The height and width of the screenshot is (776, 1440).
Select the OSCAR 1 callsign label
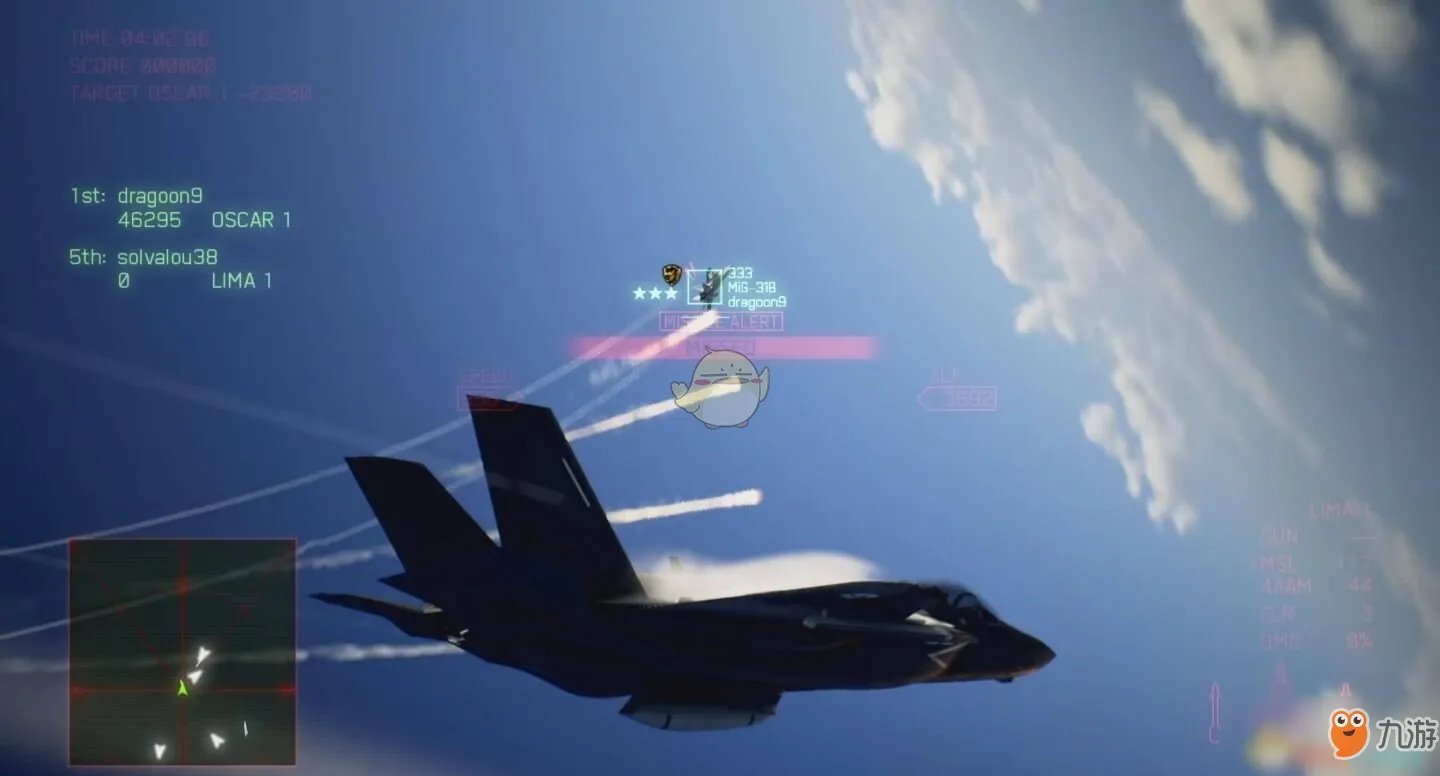[253, 219]
